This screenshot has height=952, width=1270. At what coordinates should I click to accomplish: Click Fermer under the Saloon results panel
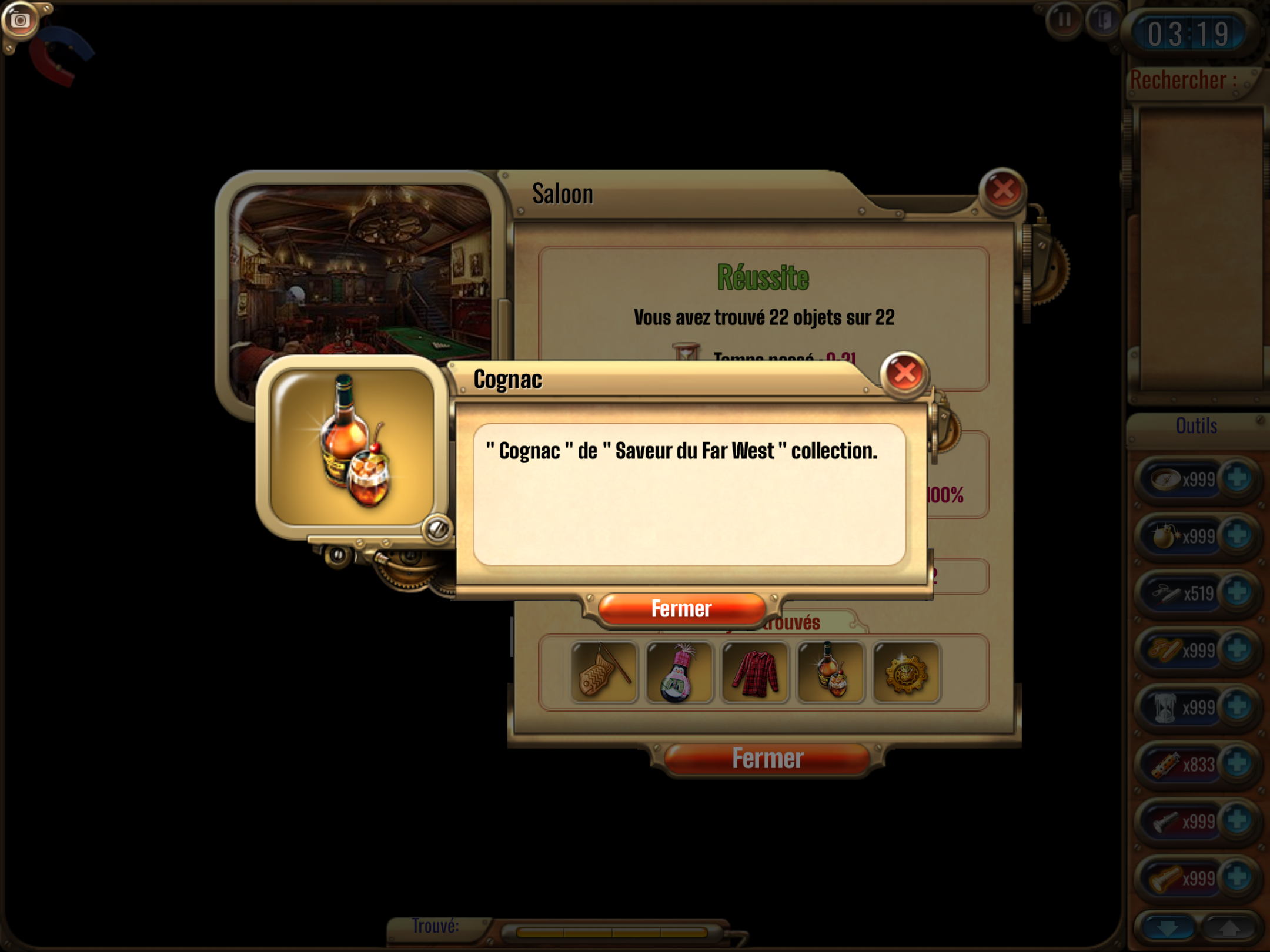pyautogui.click(x=767, y=759)
